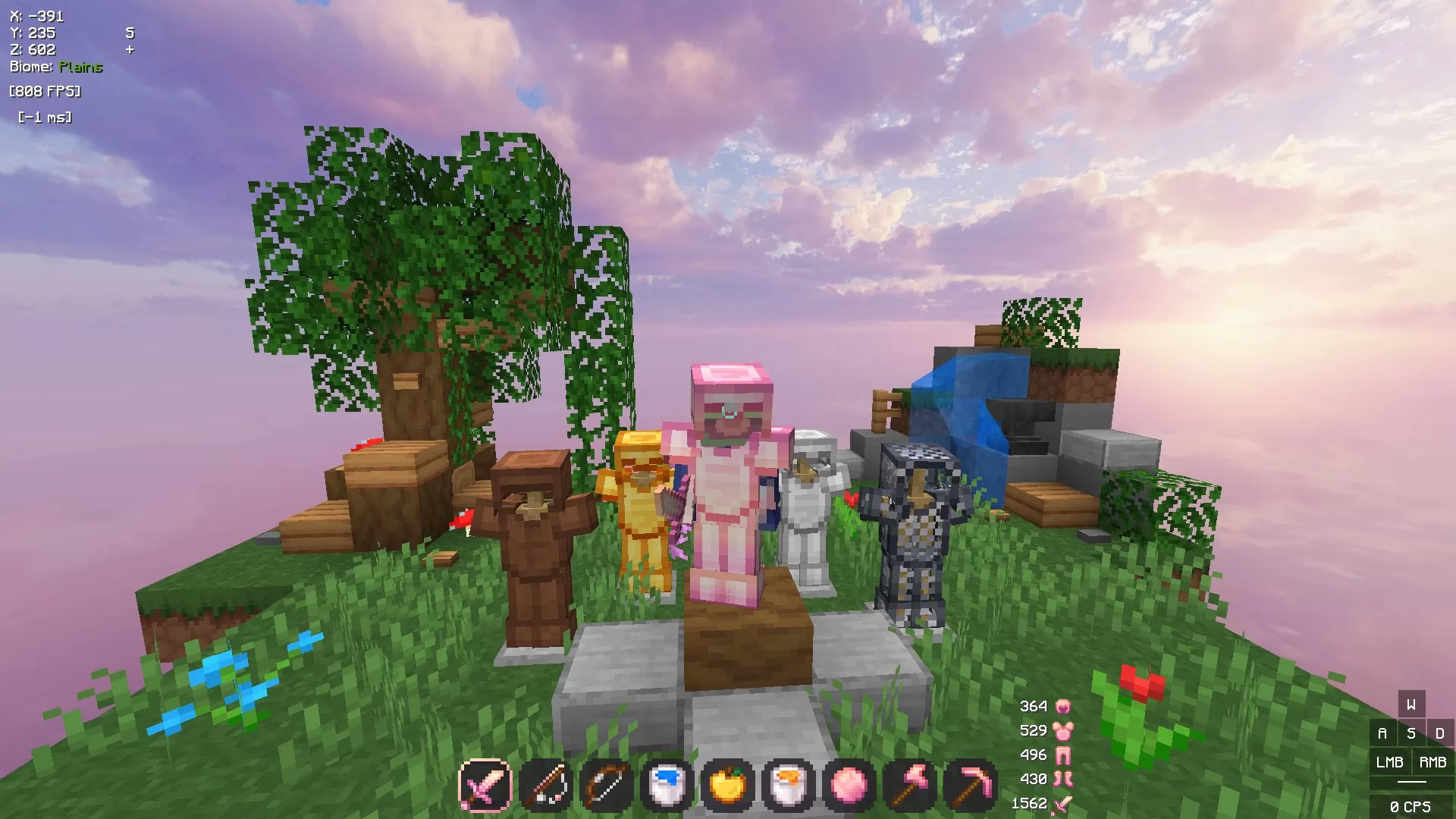This screenshot has width=1456, height=819.
Task: Click the Plains biome label in the coordinates HUD
Action: pyautogui.click(x=80, y=67)
